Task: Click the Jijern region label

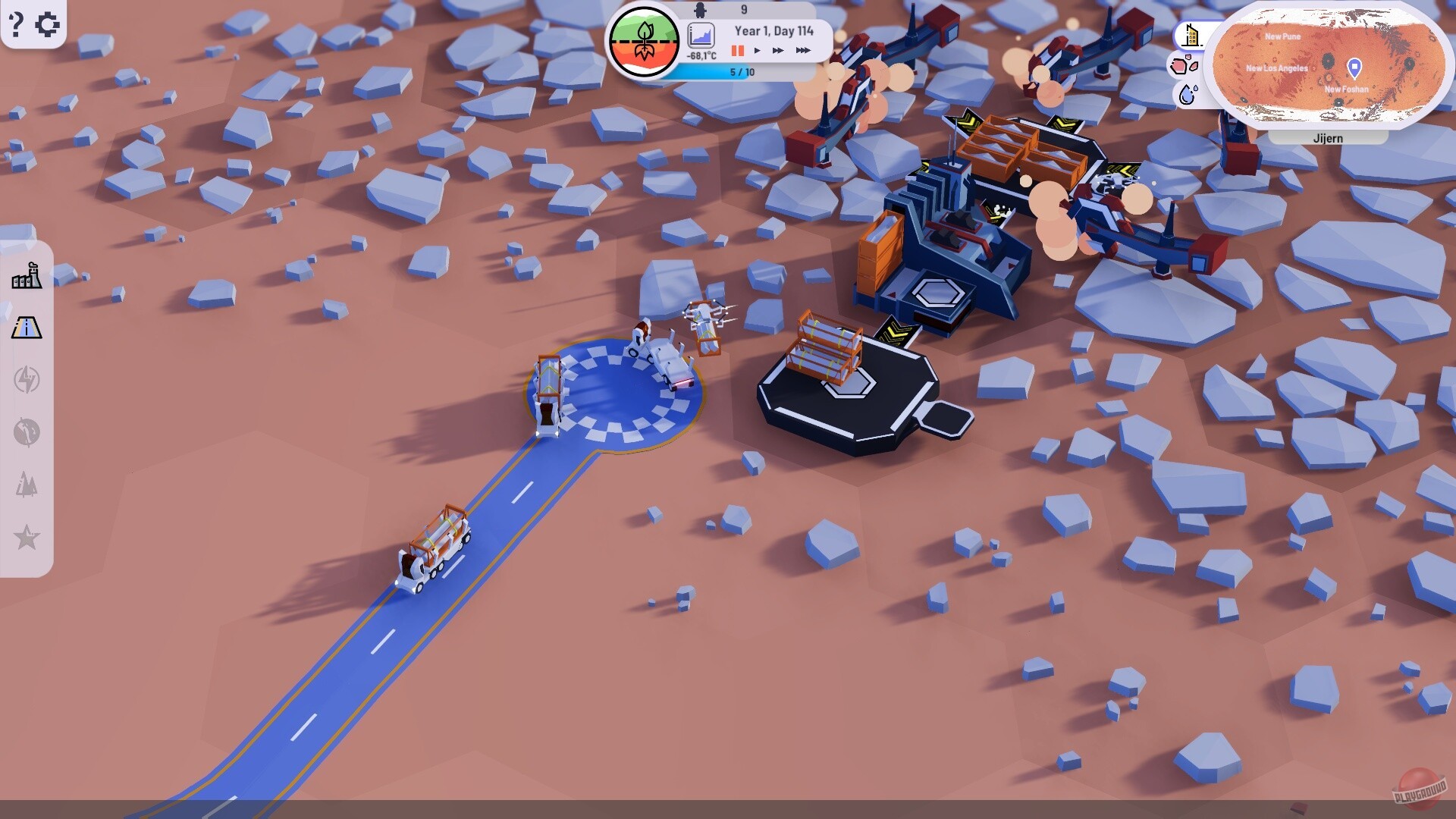Action: [1328, 137]
